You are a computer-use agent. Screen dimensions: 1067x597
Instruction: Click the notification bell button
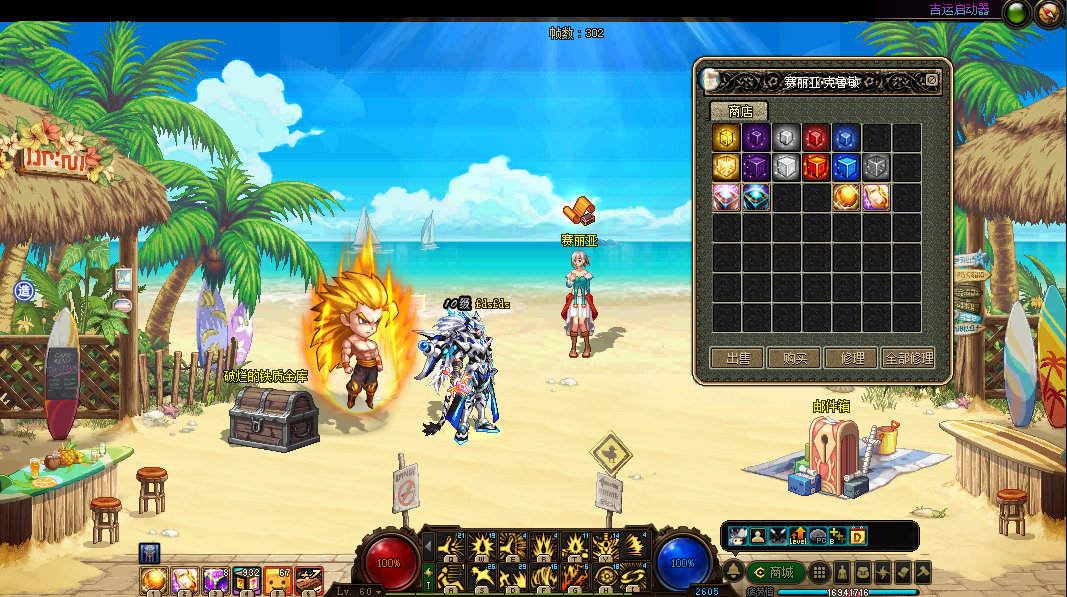click(733, 572)
